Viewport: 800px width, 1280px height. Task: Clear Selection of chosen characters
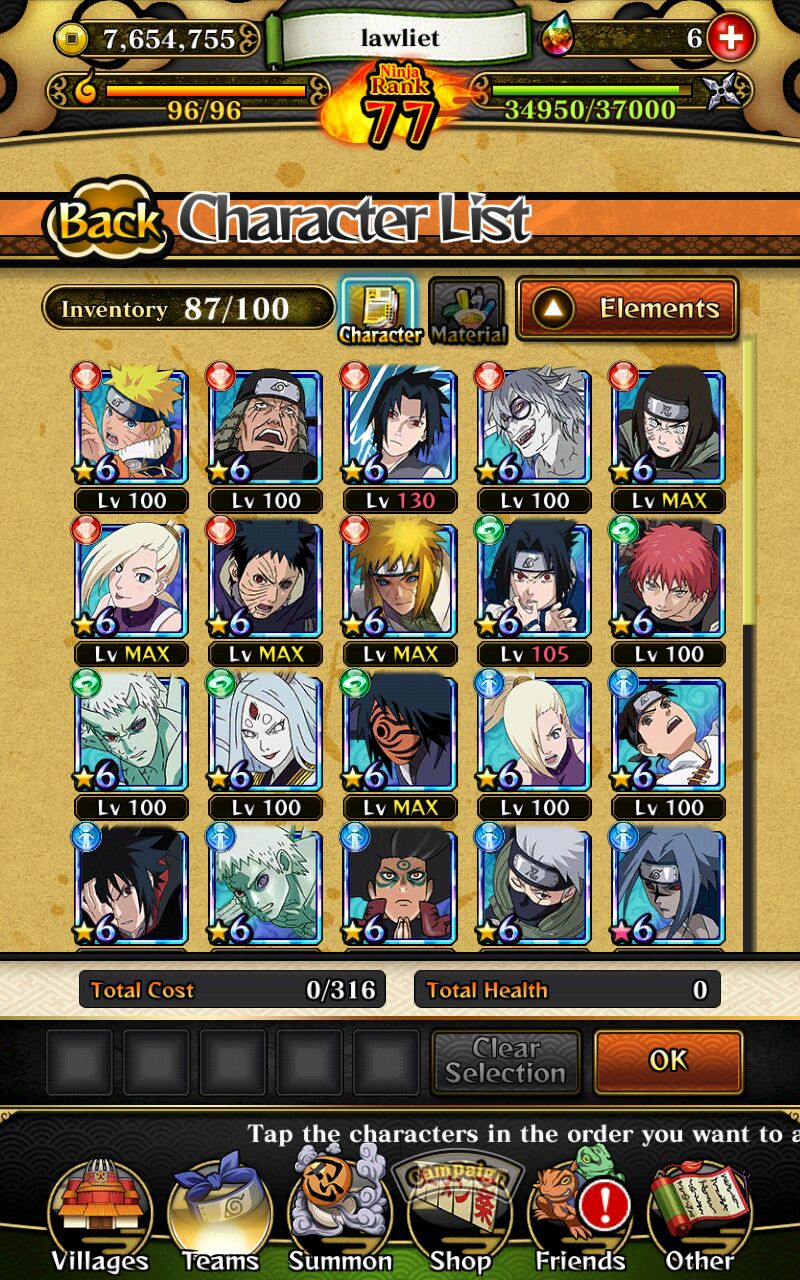pos(505,1061)
